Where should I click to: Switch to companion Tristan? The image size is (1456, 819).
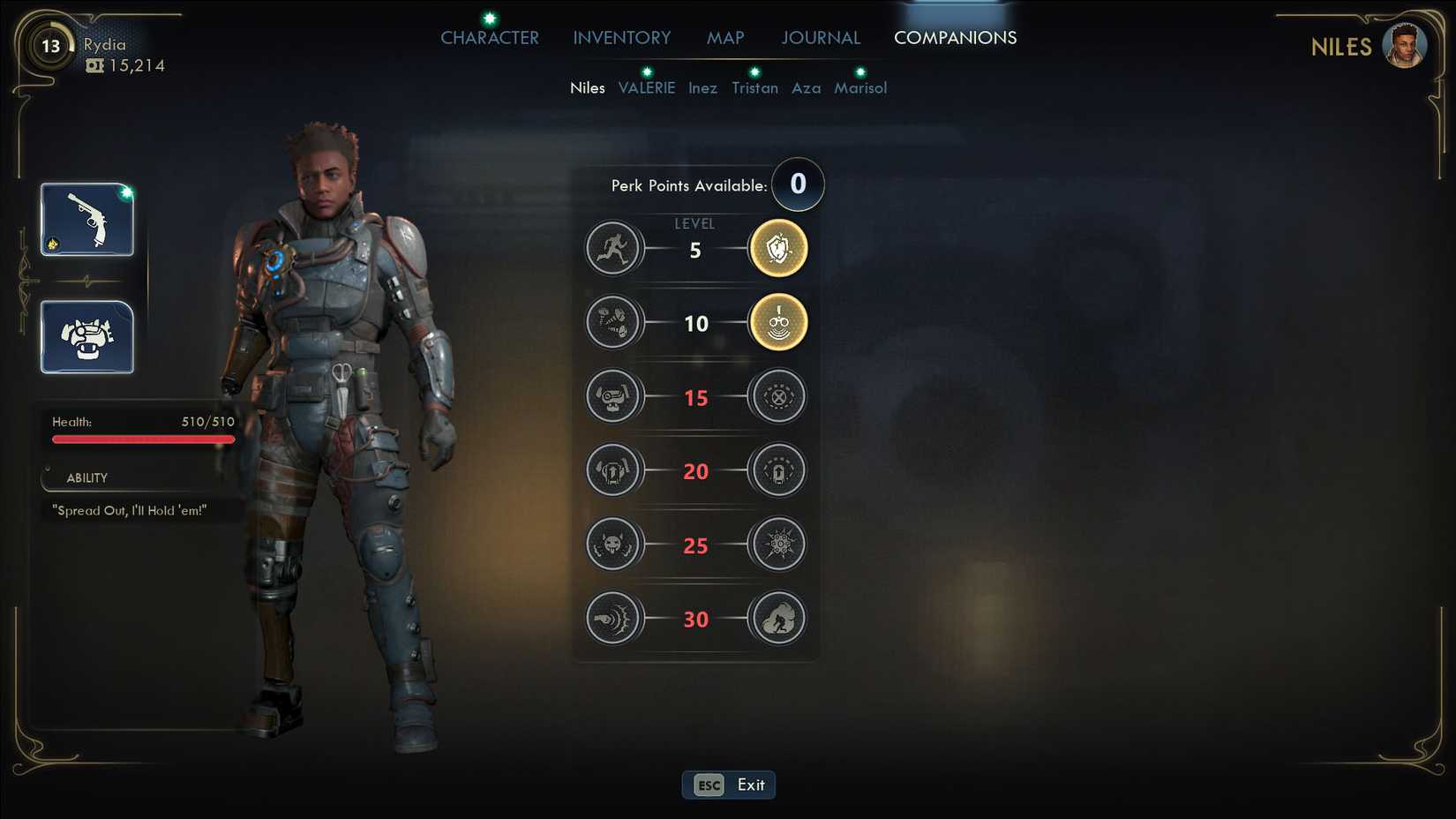pos(754,88)
